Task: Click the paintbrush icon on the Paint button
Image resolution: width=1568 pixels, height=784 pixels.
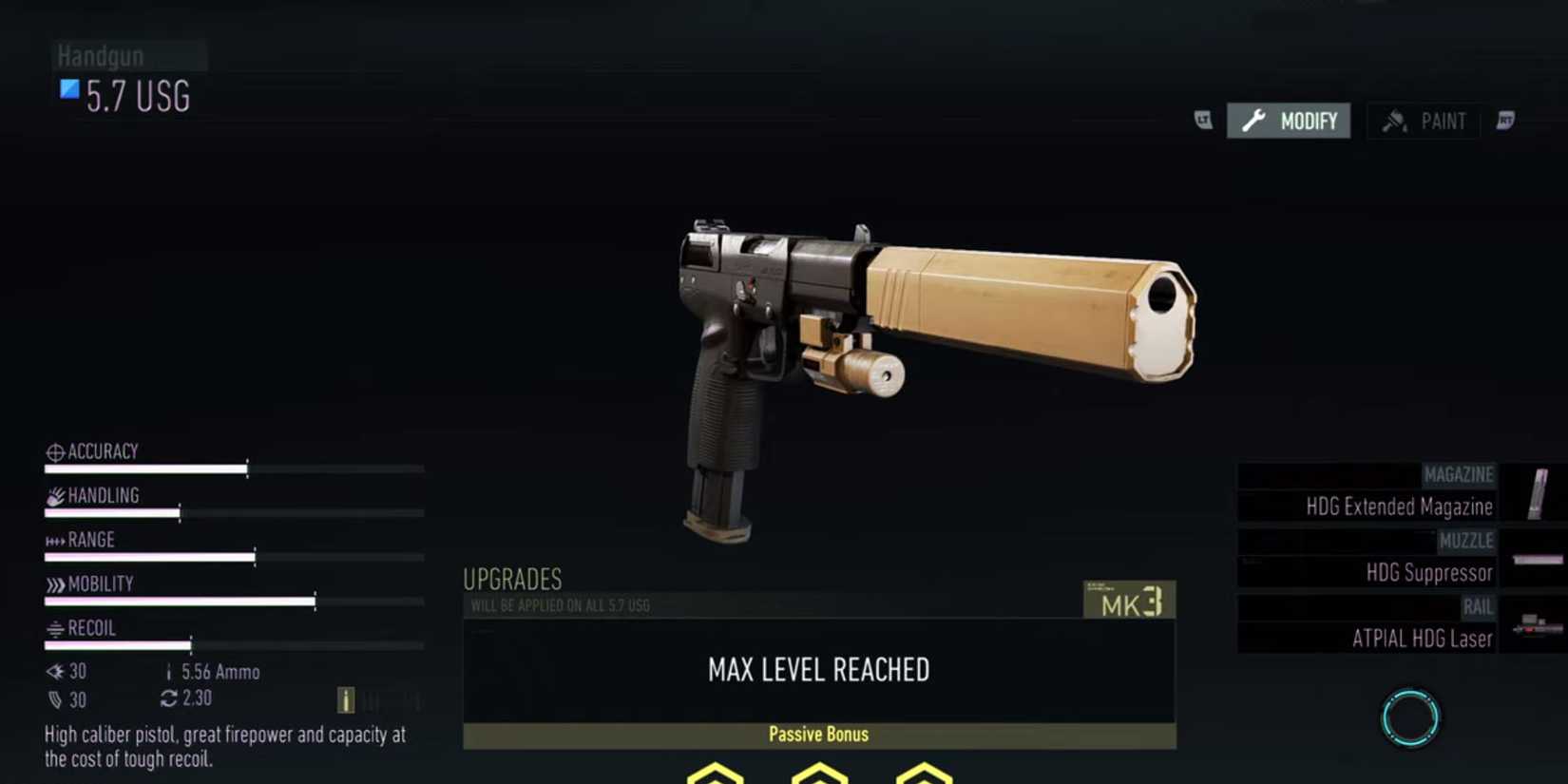Action: tap(1395, 121)
